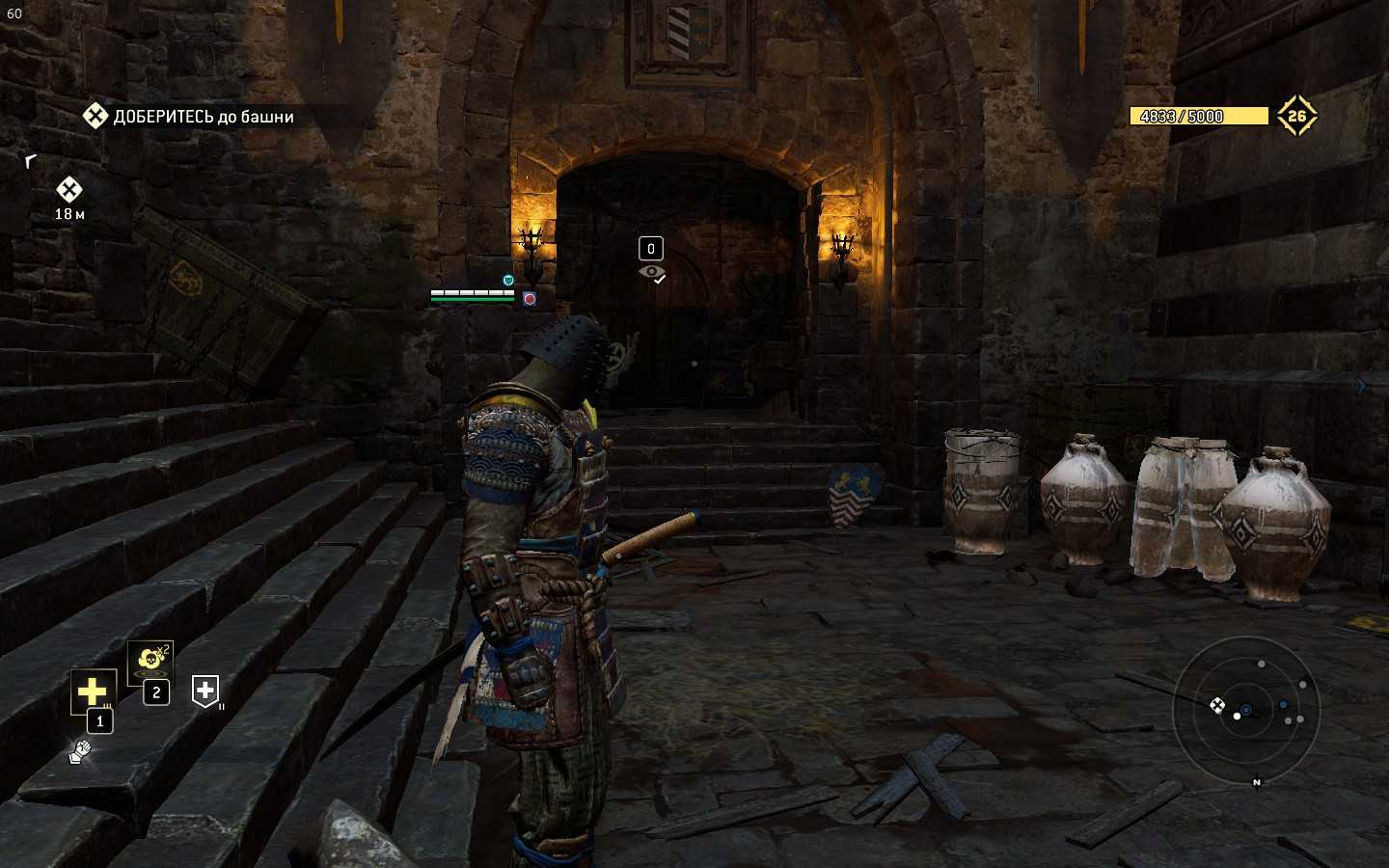Select the white shield cross feat
The height and width of the screenshot is (868, 1389).
[x=205, y=690]
